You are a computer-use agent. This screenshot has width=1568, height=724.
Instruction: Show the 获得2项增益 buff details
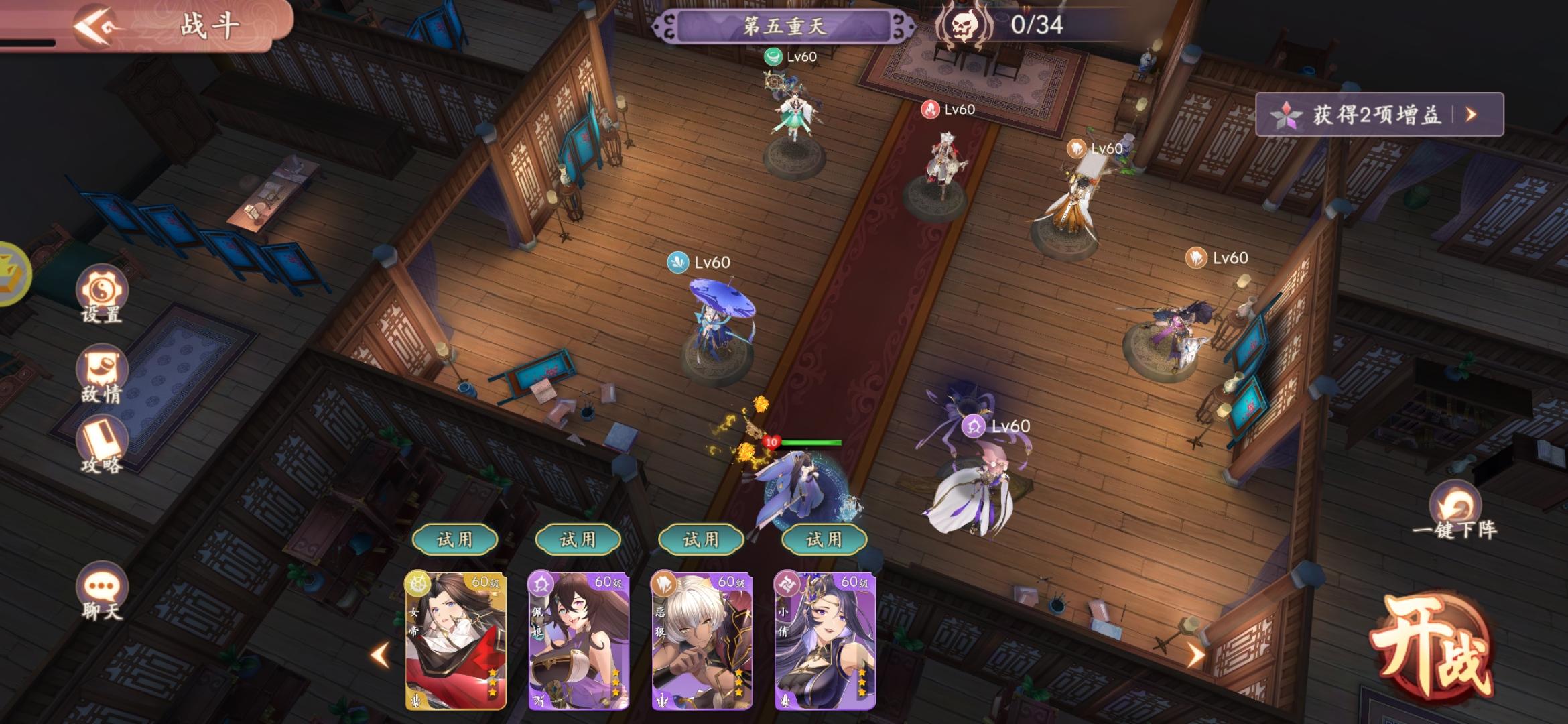pos(1379,115)
